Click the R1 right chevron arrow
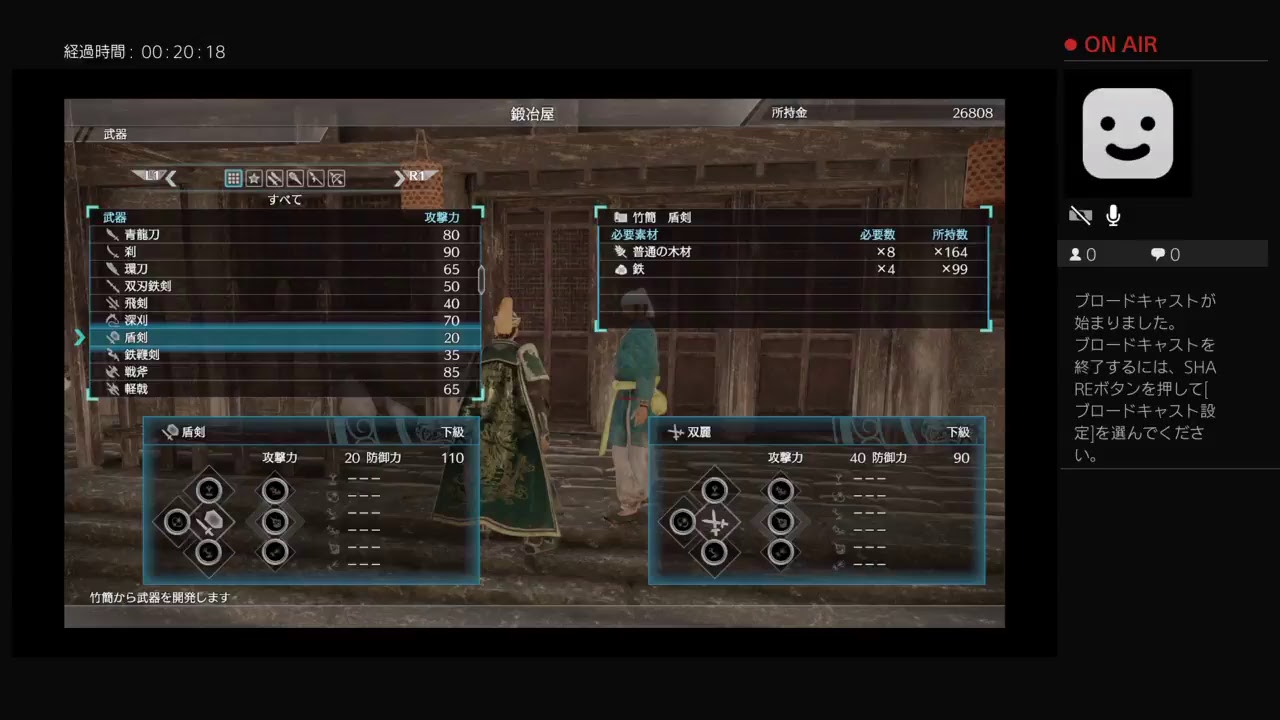The height and width of the screenshot is (720, 1280). point(400,177)
